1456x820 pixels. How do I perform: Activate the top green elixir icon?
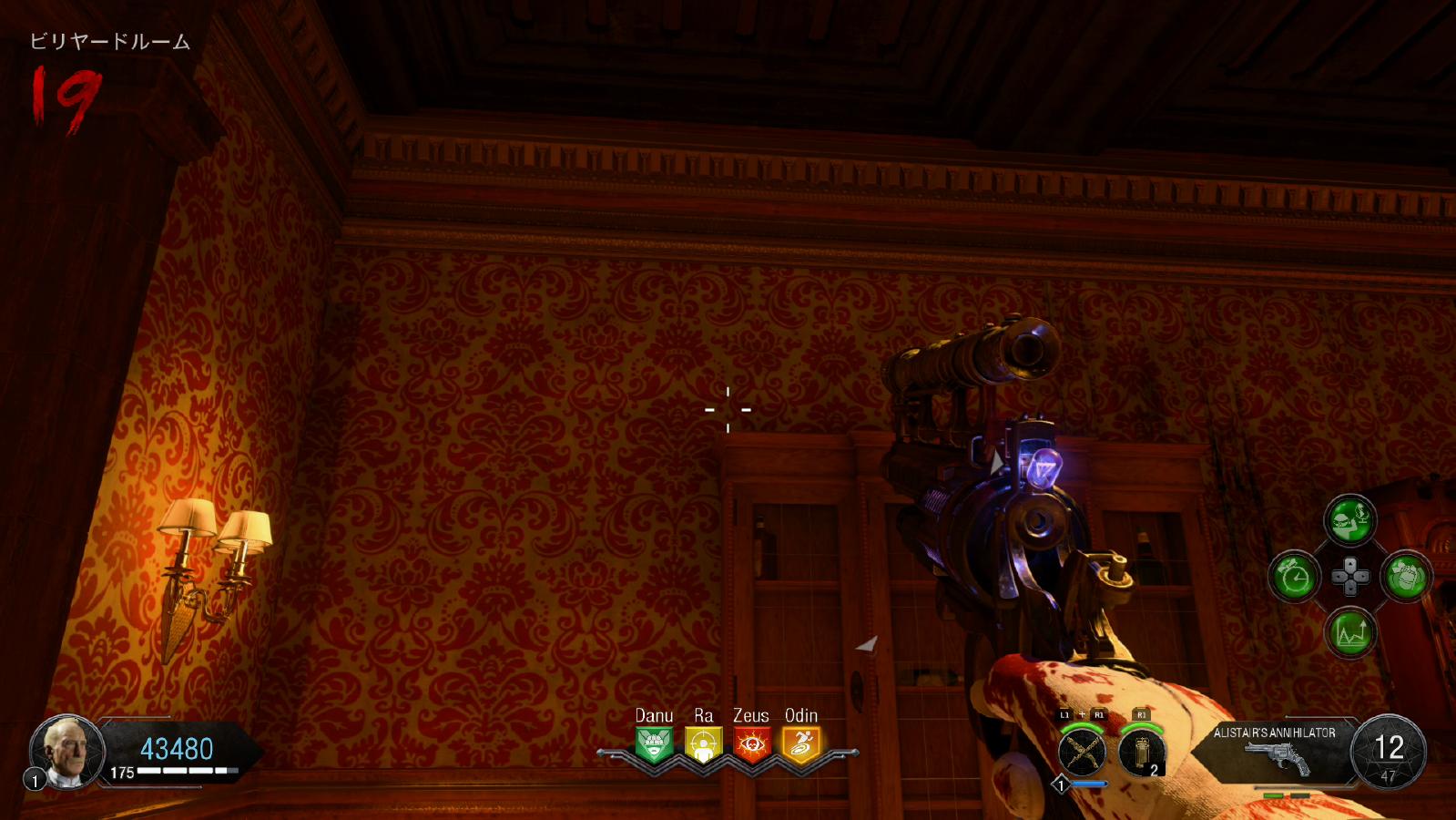[x=1349, y=520]
